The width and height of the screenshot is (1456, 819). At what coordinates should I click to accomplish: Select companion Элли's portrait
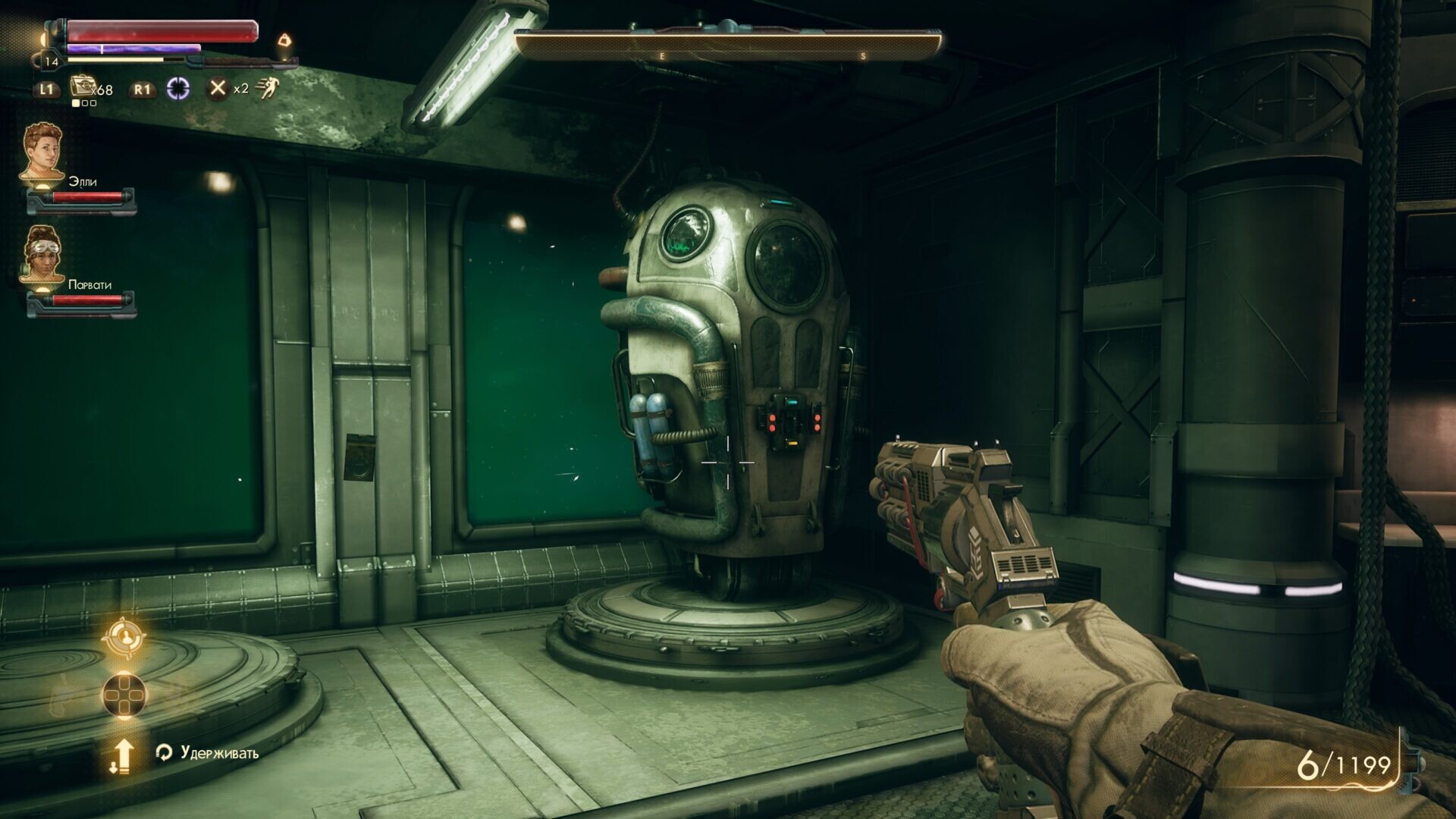pos(42,152)
